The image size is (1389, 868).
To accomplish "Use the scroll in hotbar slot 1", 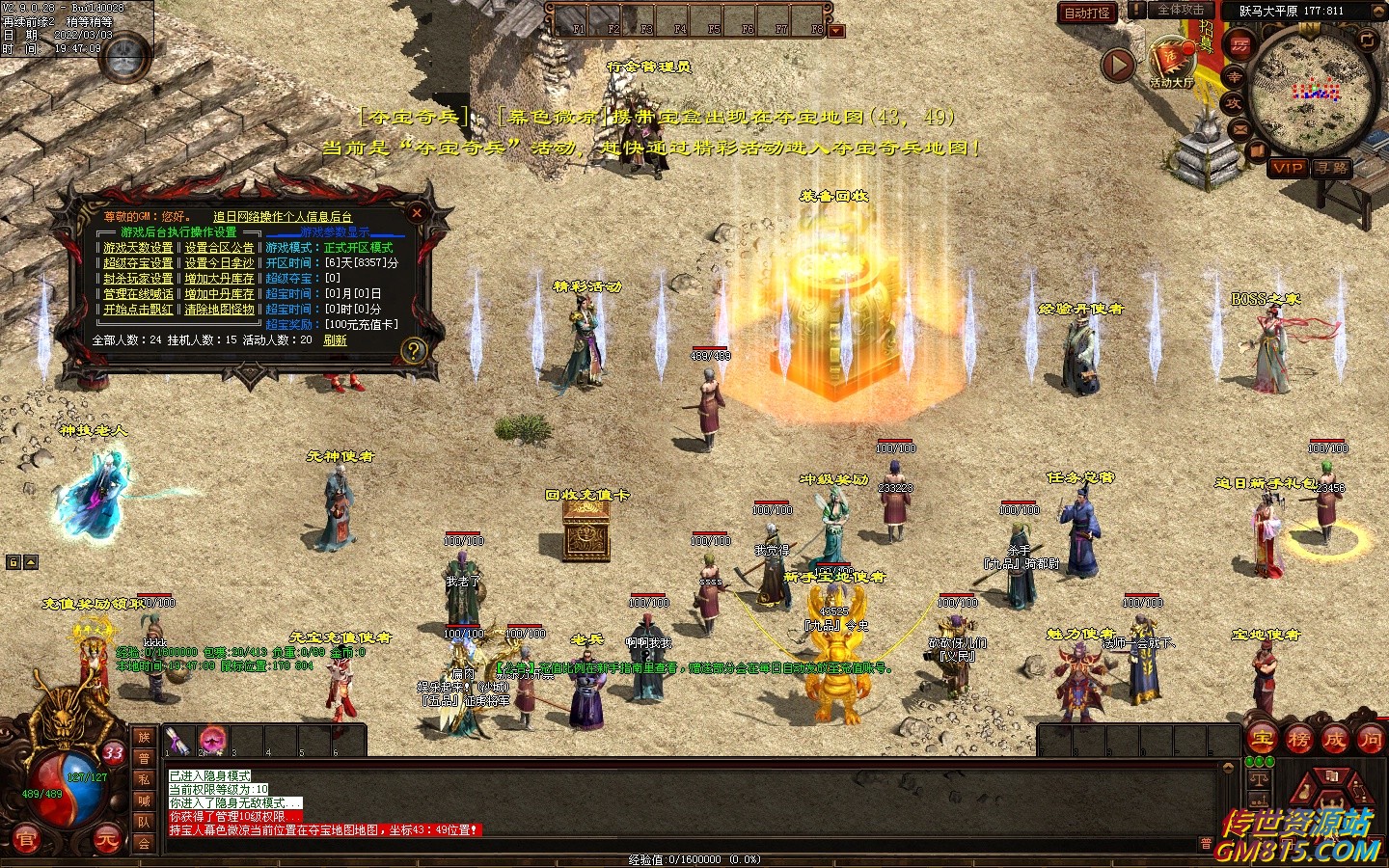I will tap(177, 741).
